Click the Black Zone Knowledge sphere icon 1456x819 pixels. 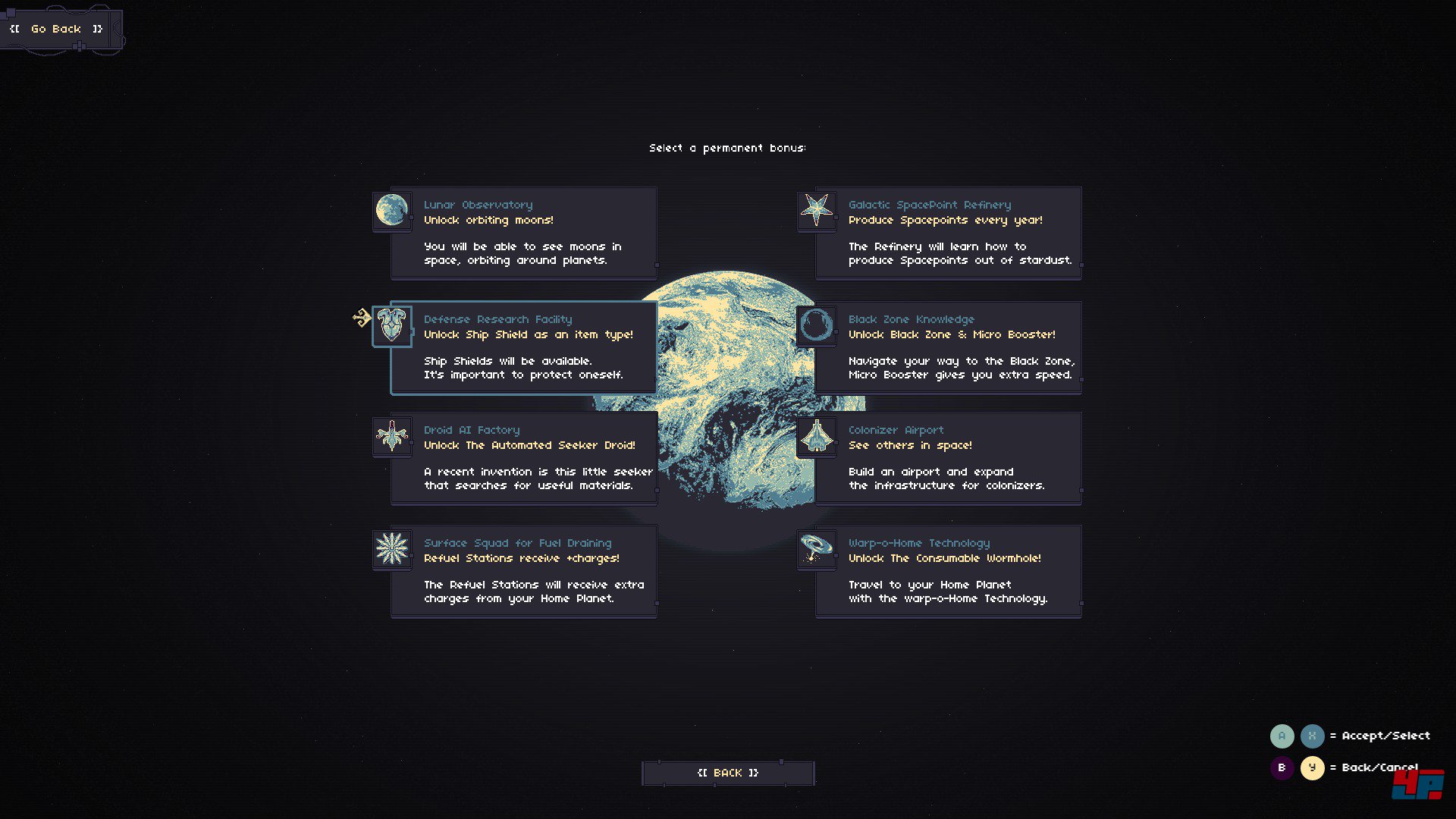pos(816,325)
